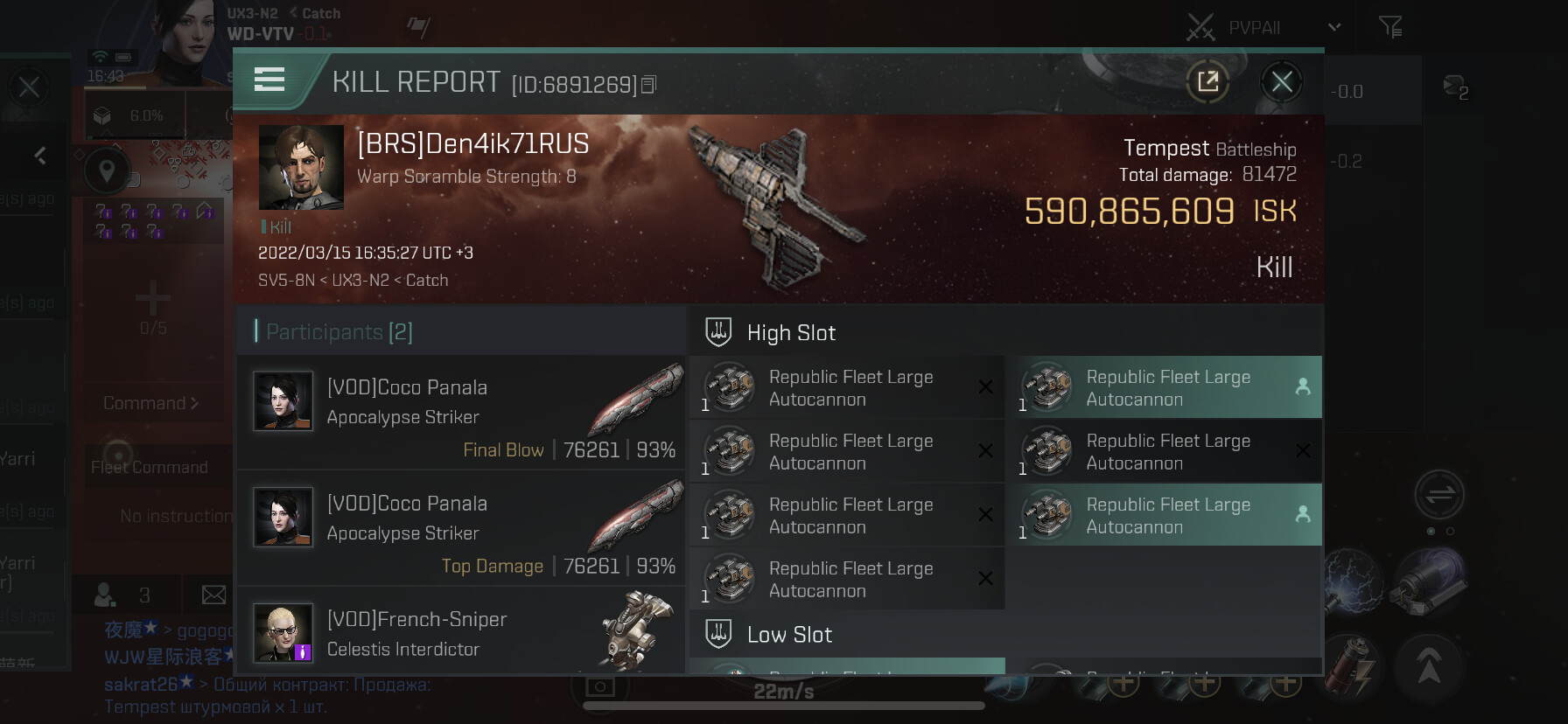Image resolution: width=1568 pixels, height=724 pixels.
Task: Open the map location pin
Action: (x=107, y=171)
